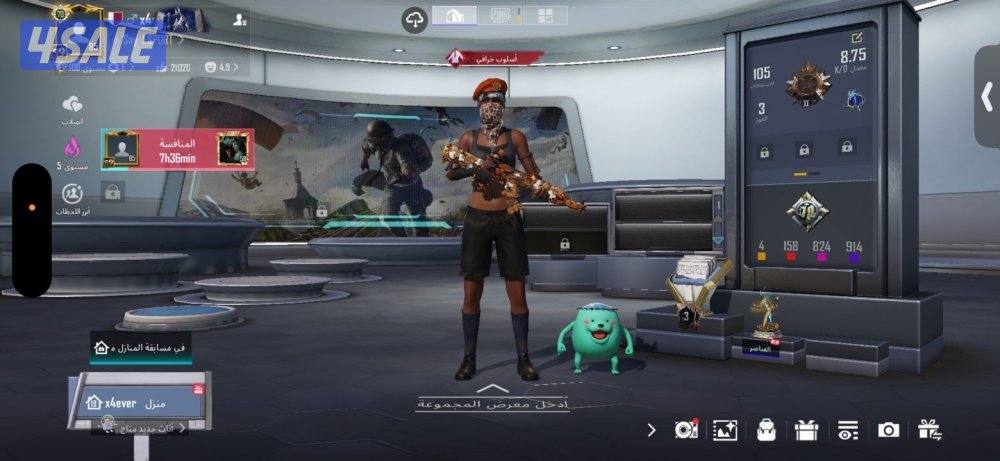Click the gift box icon
Viewport: 1000px width, 461px height.
tap(806, 430)
